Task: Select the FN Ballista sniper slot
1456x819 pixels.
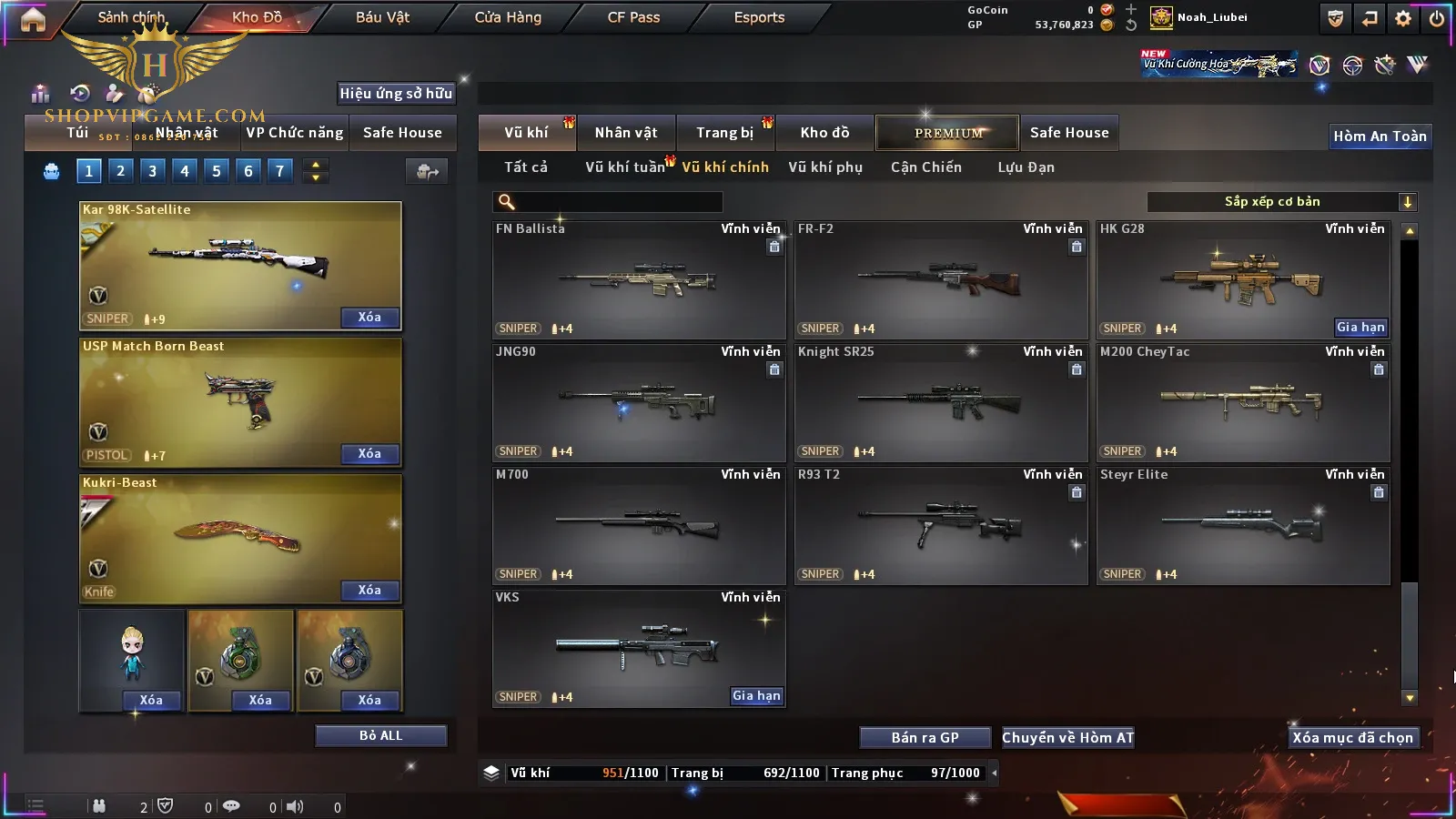Action: coord(638,280)
